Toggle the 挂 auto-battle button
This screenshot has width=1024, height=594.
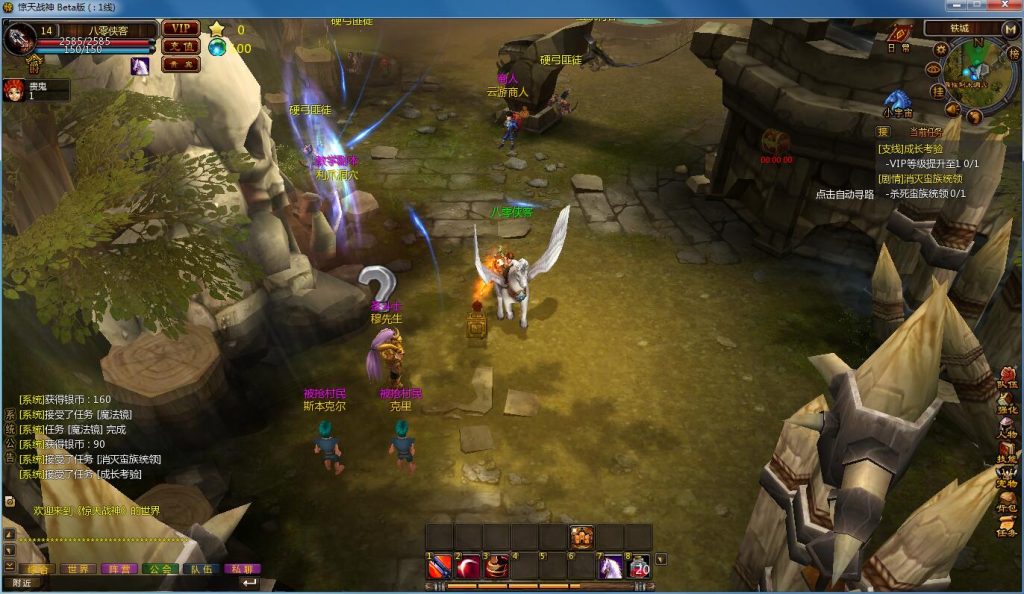938,91
